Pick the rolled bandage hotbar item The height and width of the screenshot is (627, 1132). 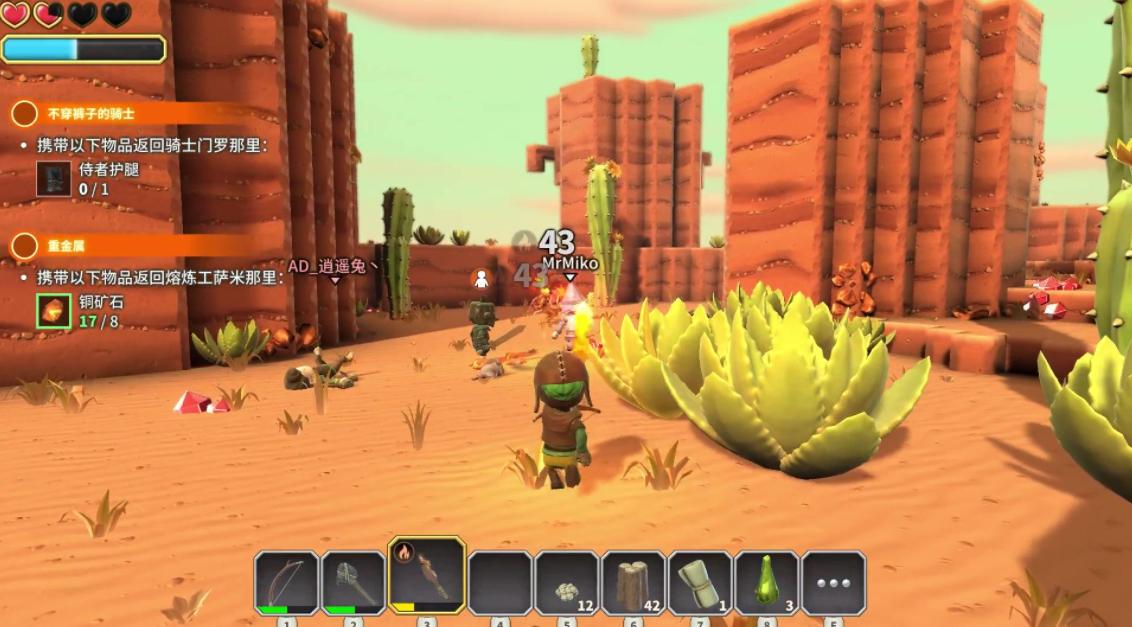coord(700,583)
